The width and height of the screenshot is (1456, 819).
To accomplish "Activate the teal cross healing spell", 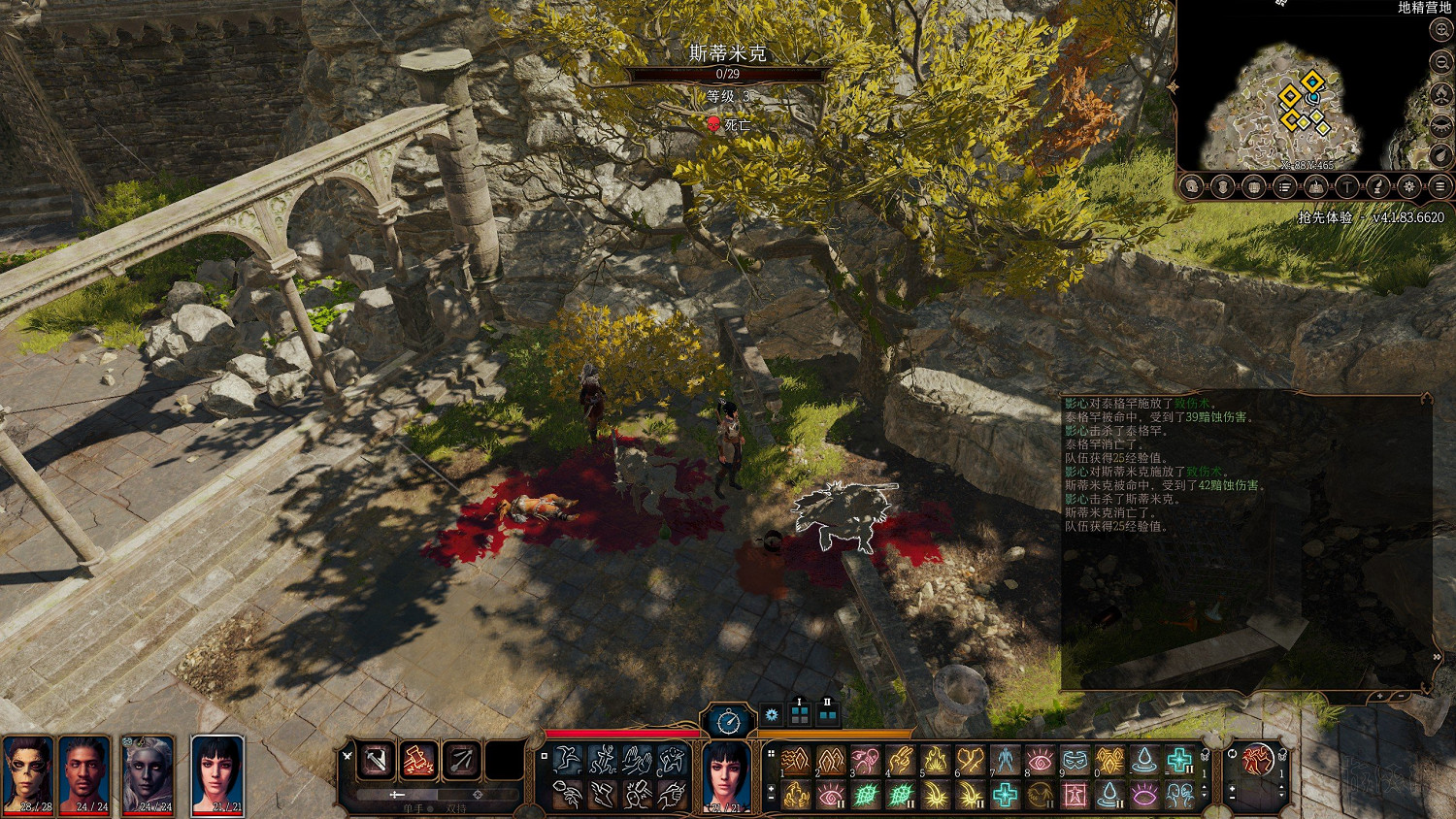I will click(x=1179, y=760).
